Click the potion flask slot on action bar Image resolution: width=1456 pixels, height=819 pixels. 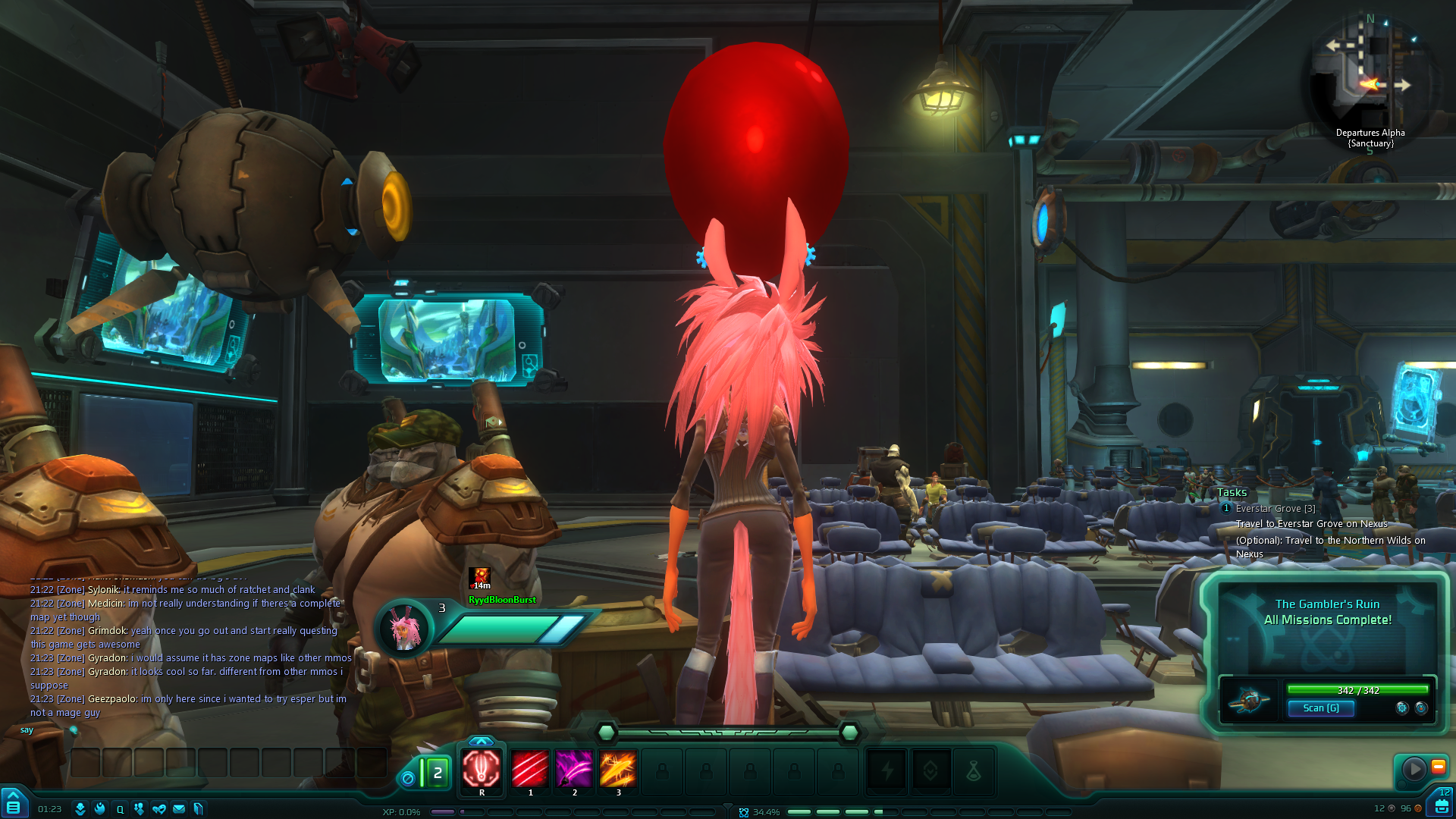tap(974, 772)
